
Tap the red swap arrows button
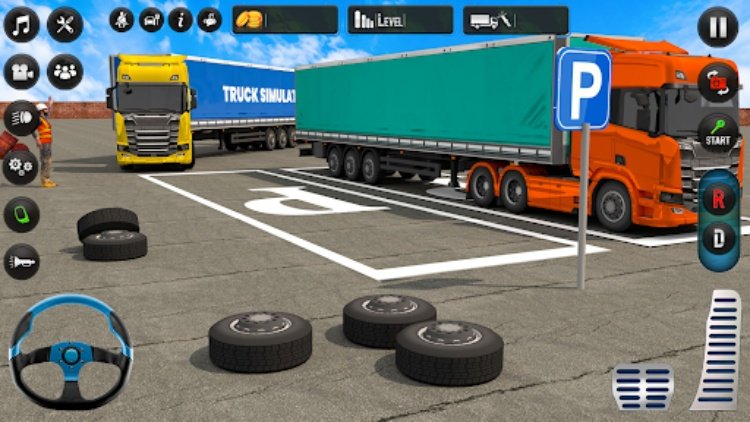[718, 82]
